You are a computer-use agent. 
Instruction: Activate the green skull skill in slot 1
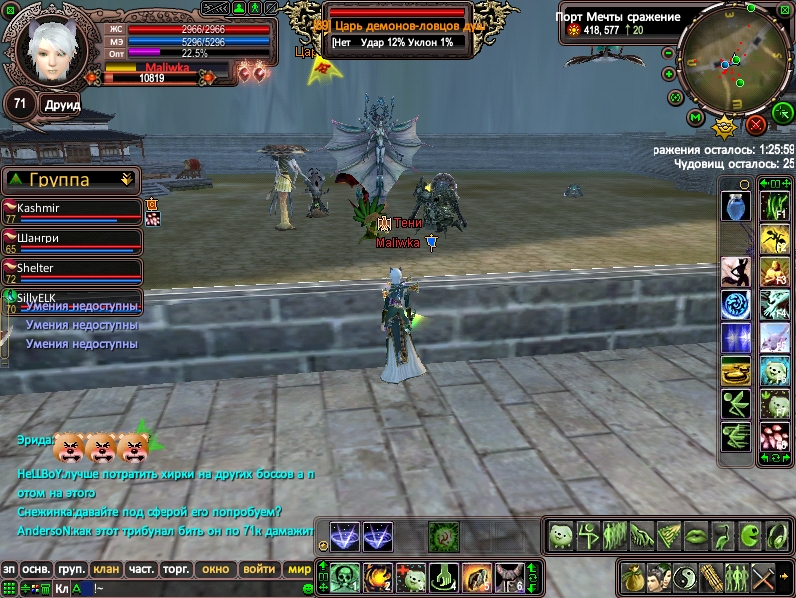click(347, 576)
